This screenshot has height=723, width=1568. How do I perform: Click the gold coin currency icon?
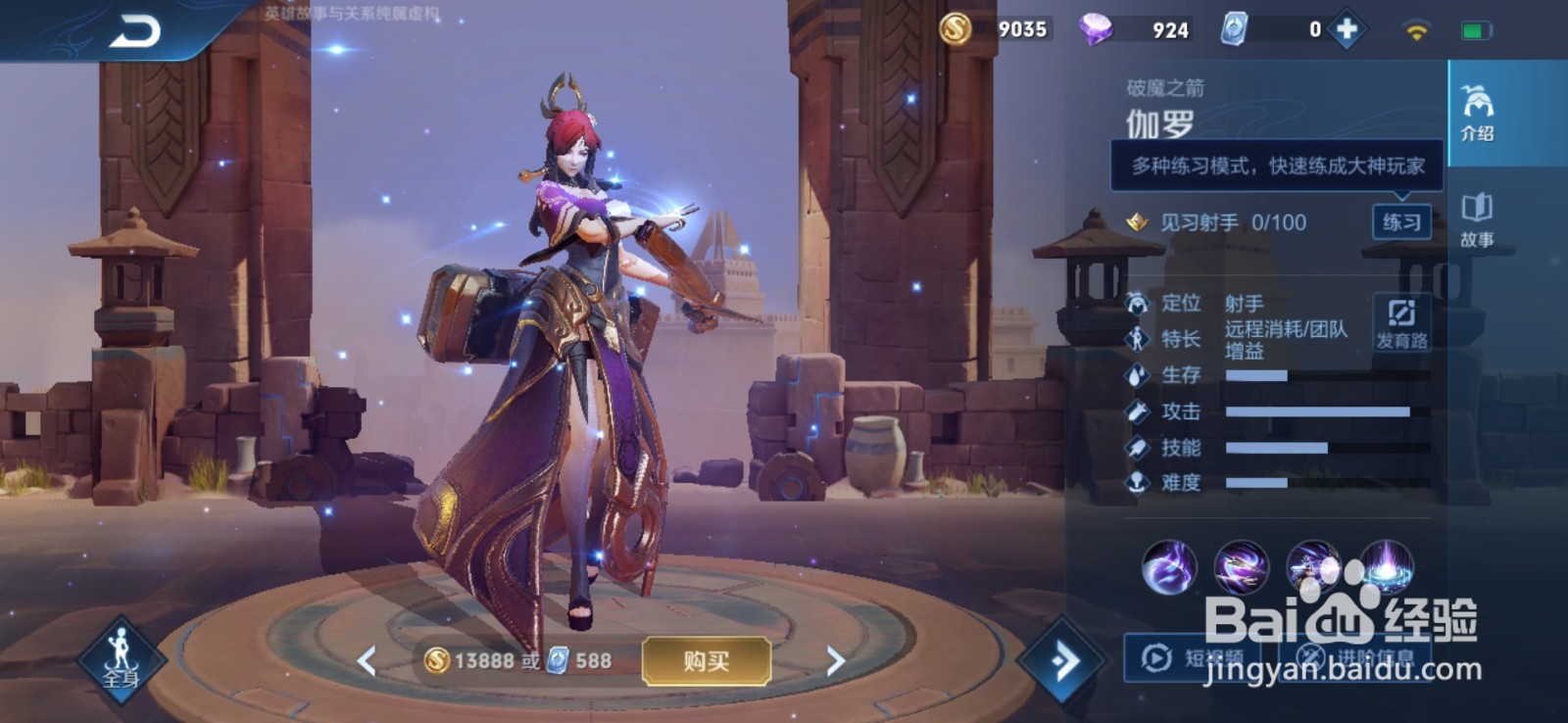pos(955,28)
